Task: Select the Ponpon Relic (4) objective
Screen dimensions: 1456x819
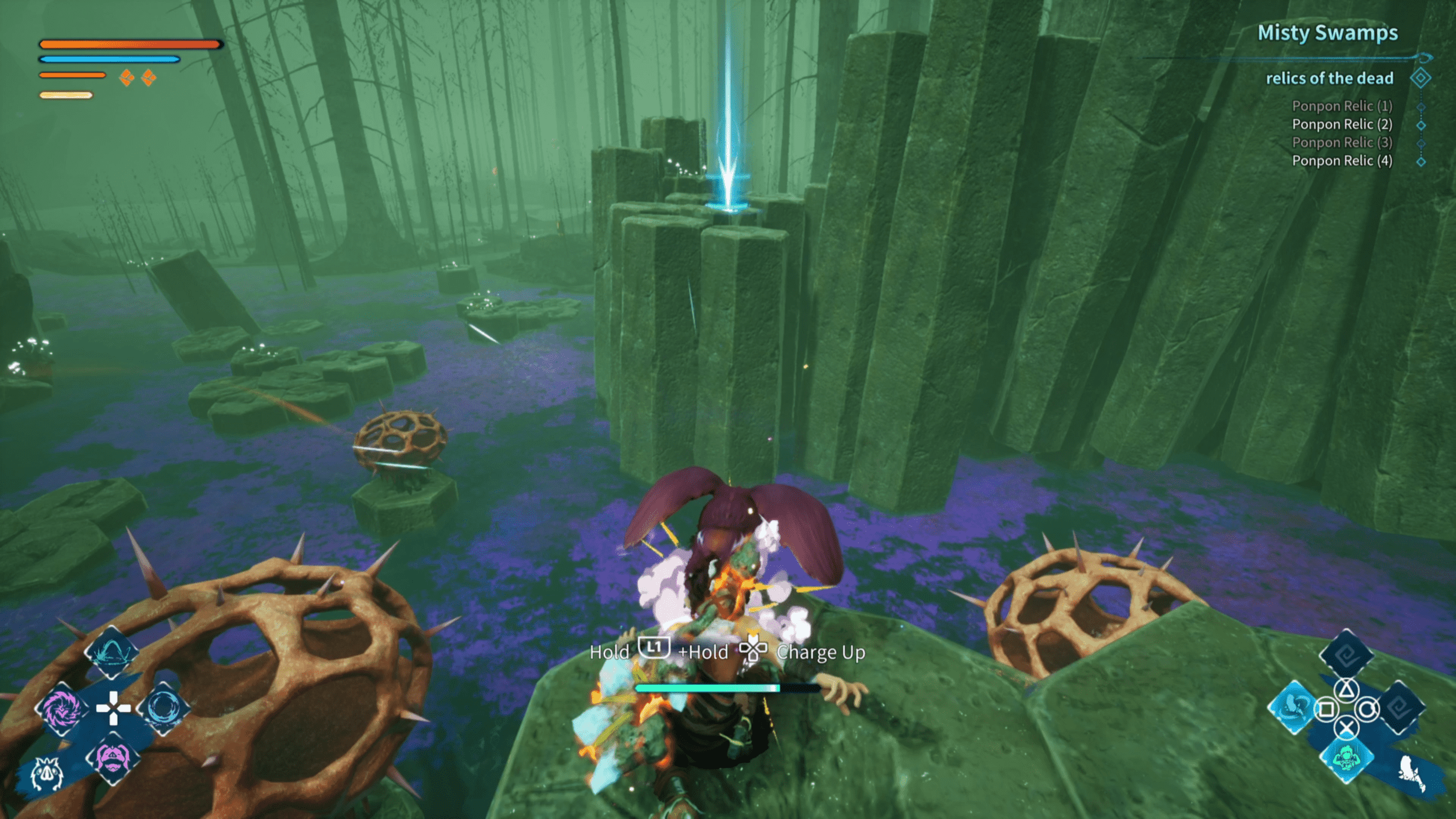Action: 1342,161
